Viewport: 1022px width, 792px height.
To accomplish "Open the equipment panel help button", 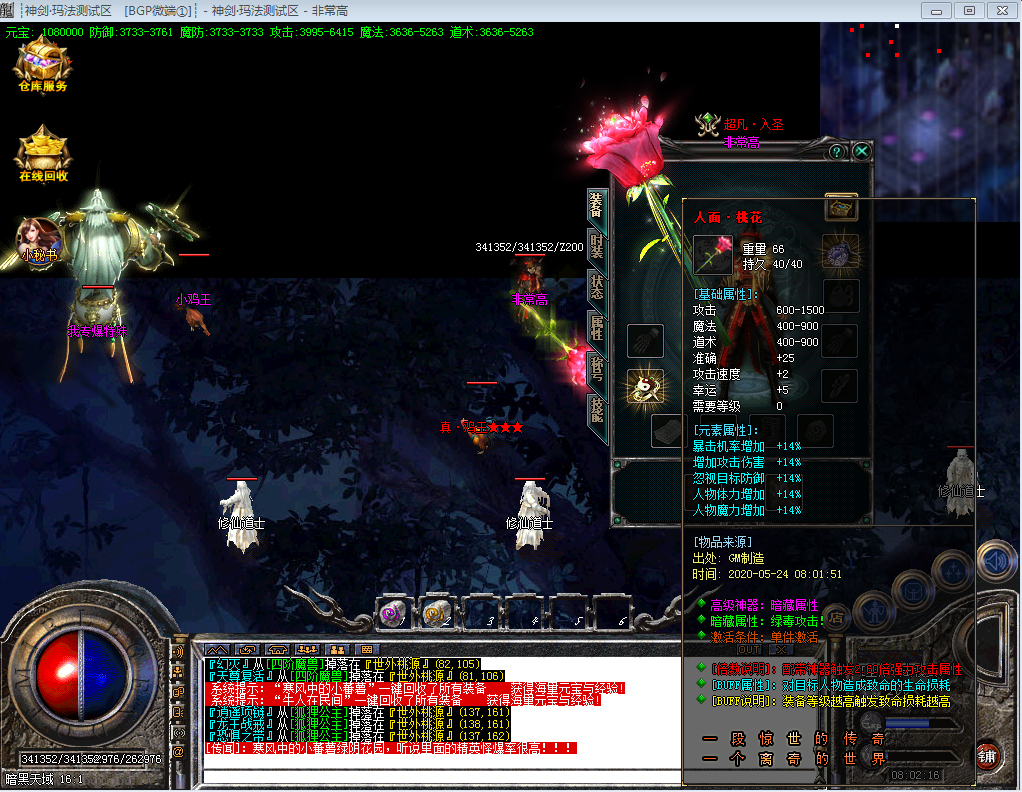I will tap(837, 152).
